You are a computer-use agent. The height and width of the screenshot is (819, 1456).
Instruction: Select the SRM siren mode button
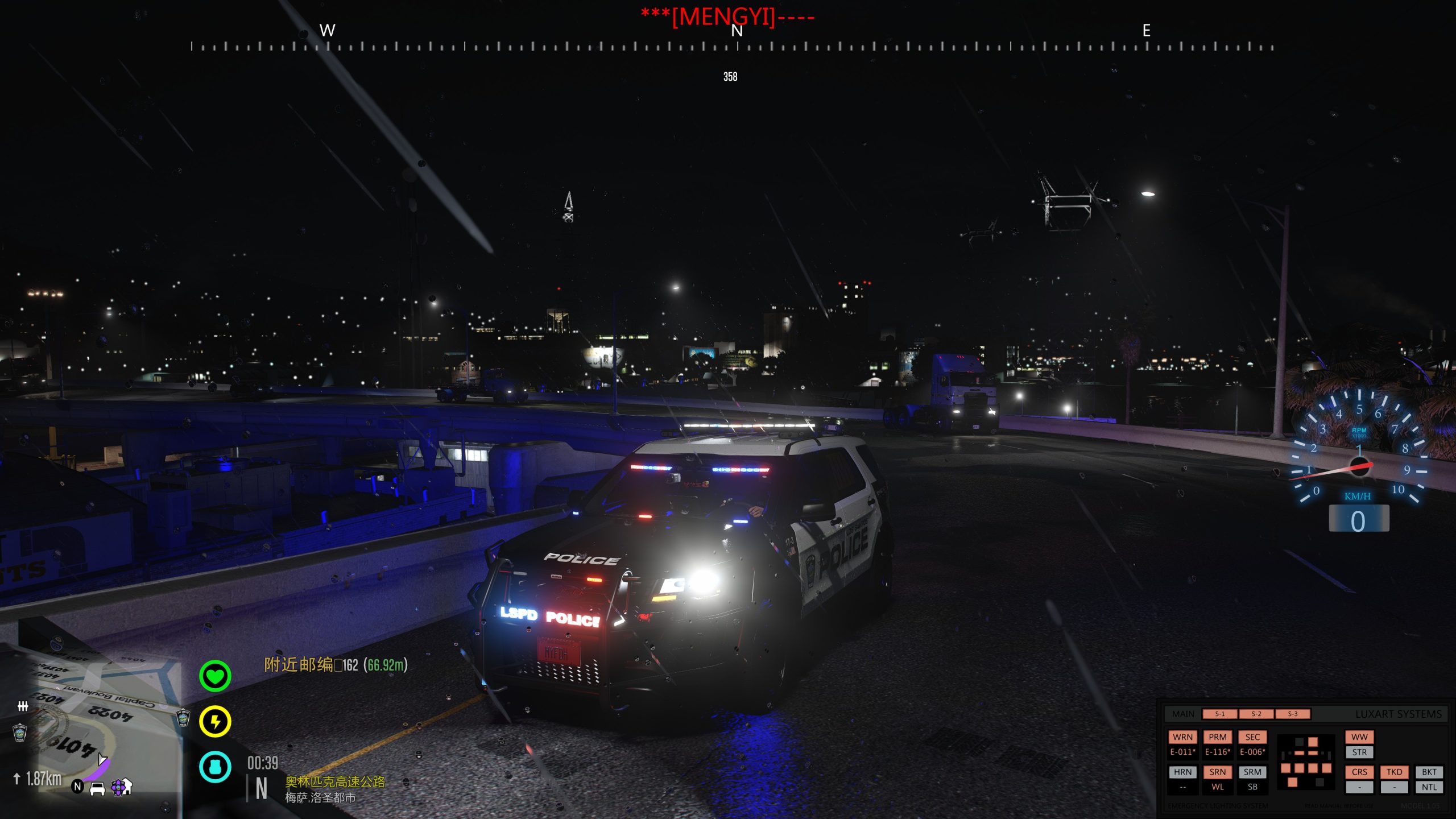point(1252,772)
